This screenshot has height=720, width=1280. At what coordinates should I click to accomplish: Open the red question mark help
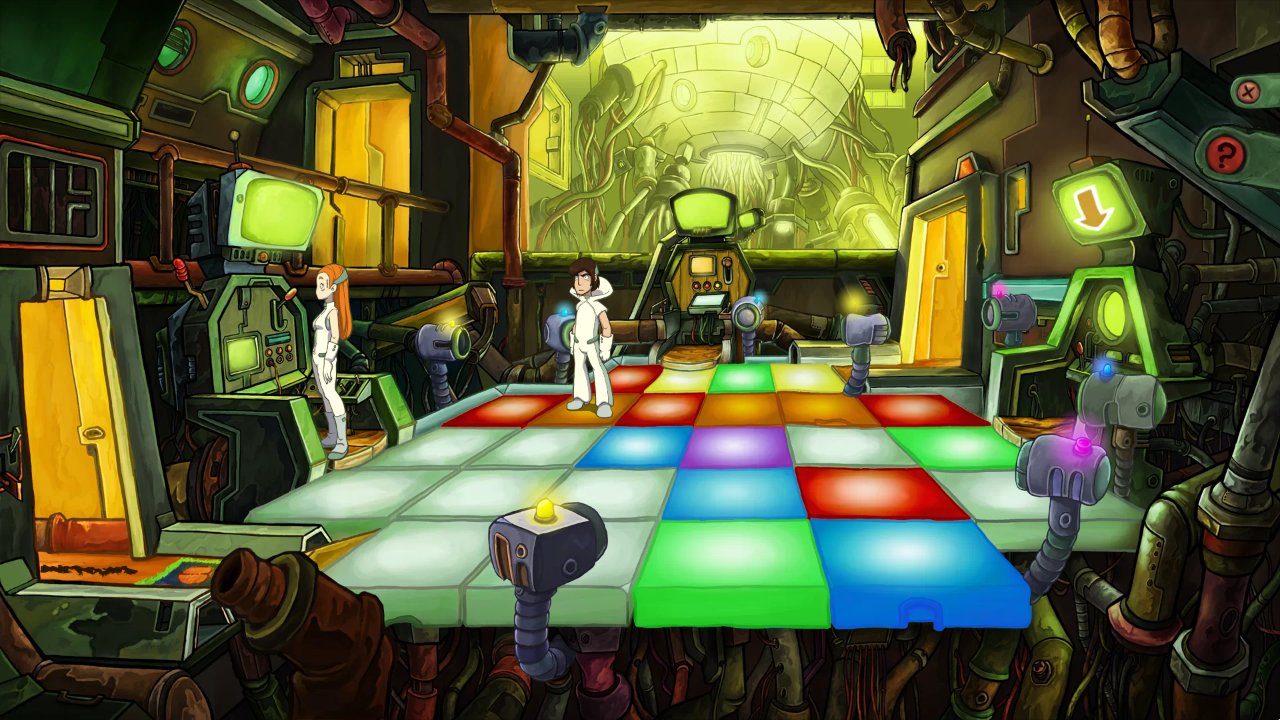(1224, 154)
